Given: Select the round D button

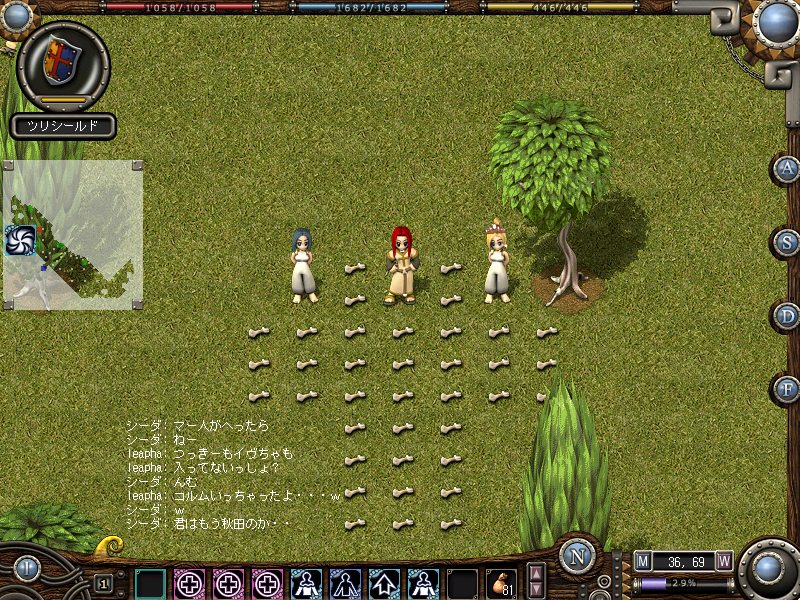Looking at the screenshot, I should pos(788,316).
